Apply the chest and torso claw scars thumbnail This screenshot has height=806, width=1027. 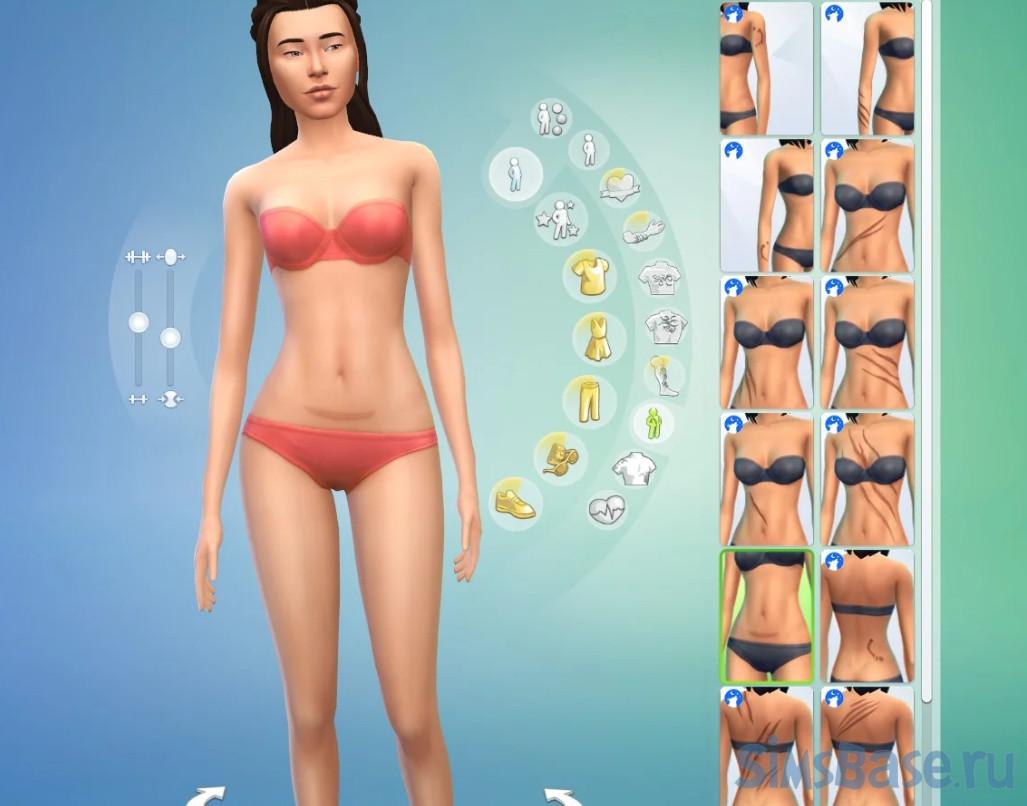[x=867, y=478]
